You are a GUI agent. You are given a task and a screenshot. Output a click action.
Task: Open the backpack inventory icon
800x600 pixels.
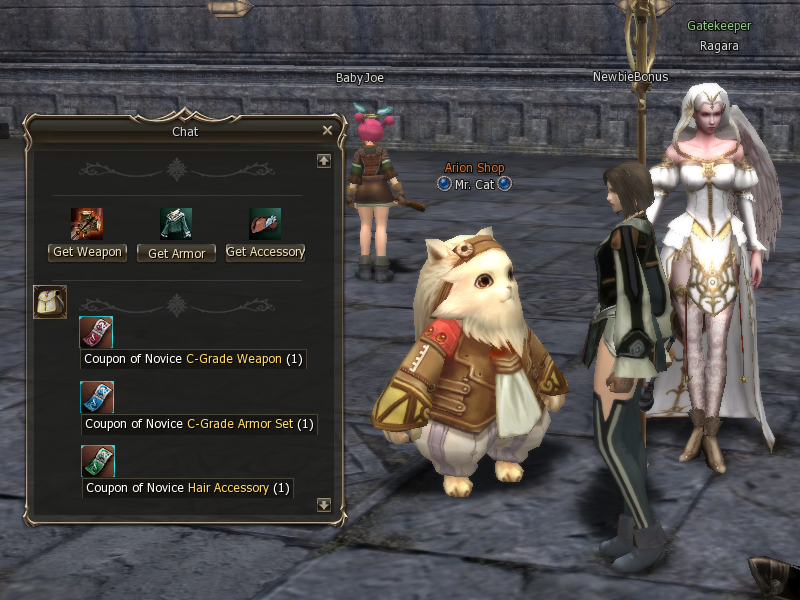coord(50,301)
